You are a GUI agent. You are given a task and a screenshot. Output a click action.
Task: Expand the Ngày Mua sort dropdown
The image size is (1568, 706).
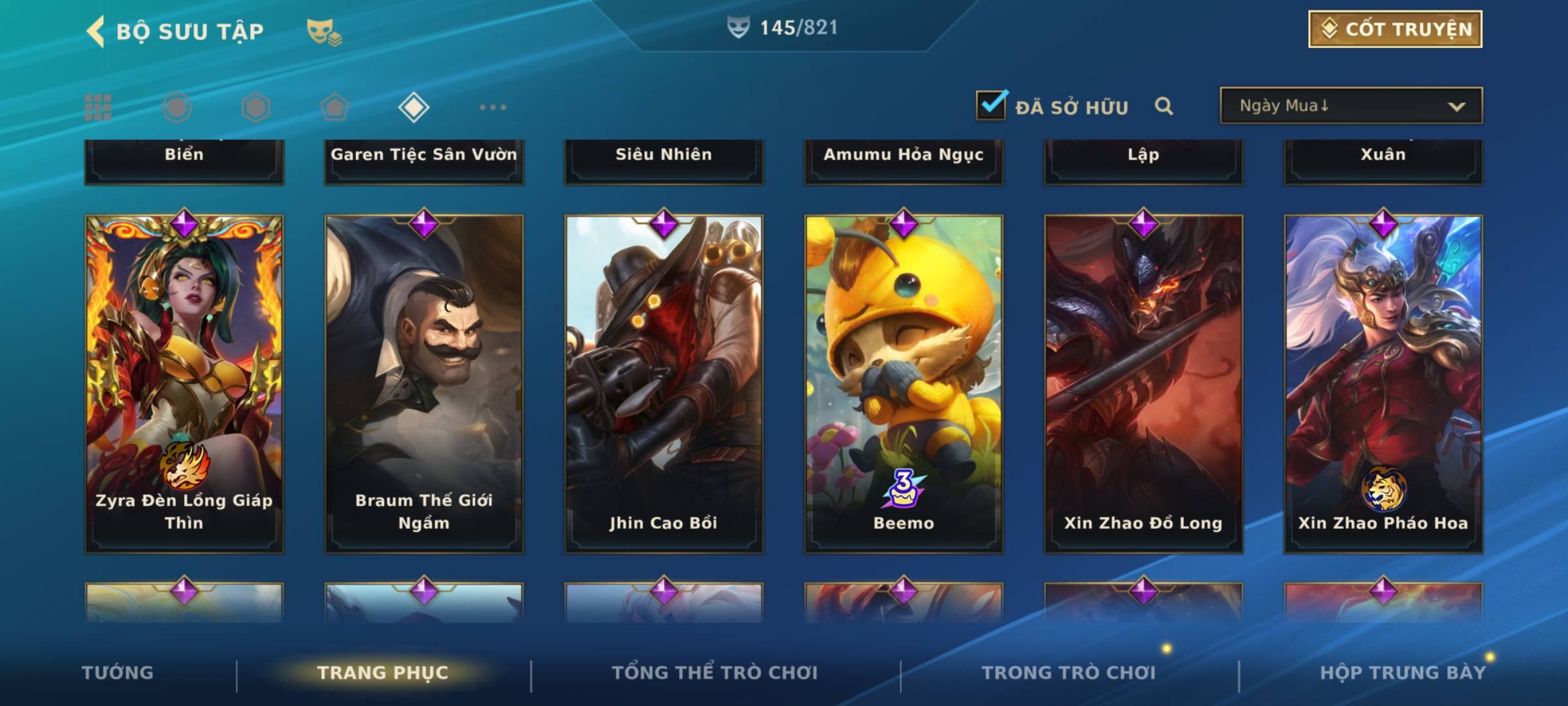(x=1351, y=106)
